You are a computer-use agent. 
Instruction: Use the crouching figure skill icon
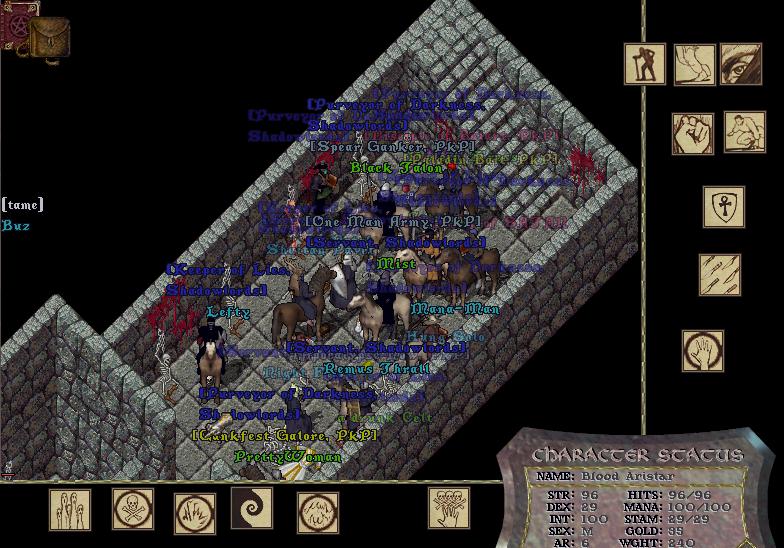744,132
